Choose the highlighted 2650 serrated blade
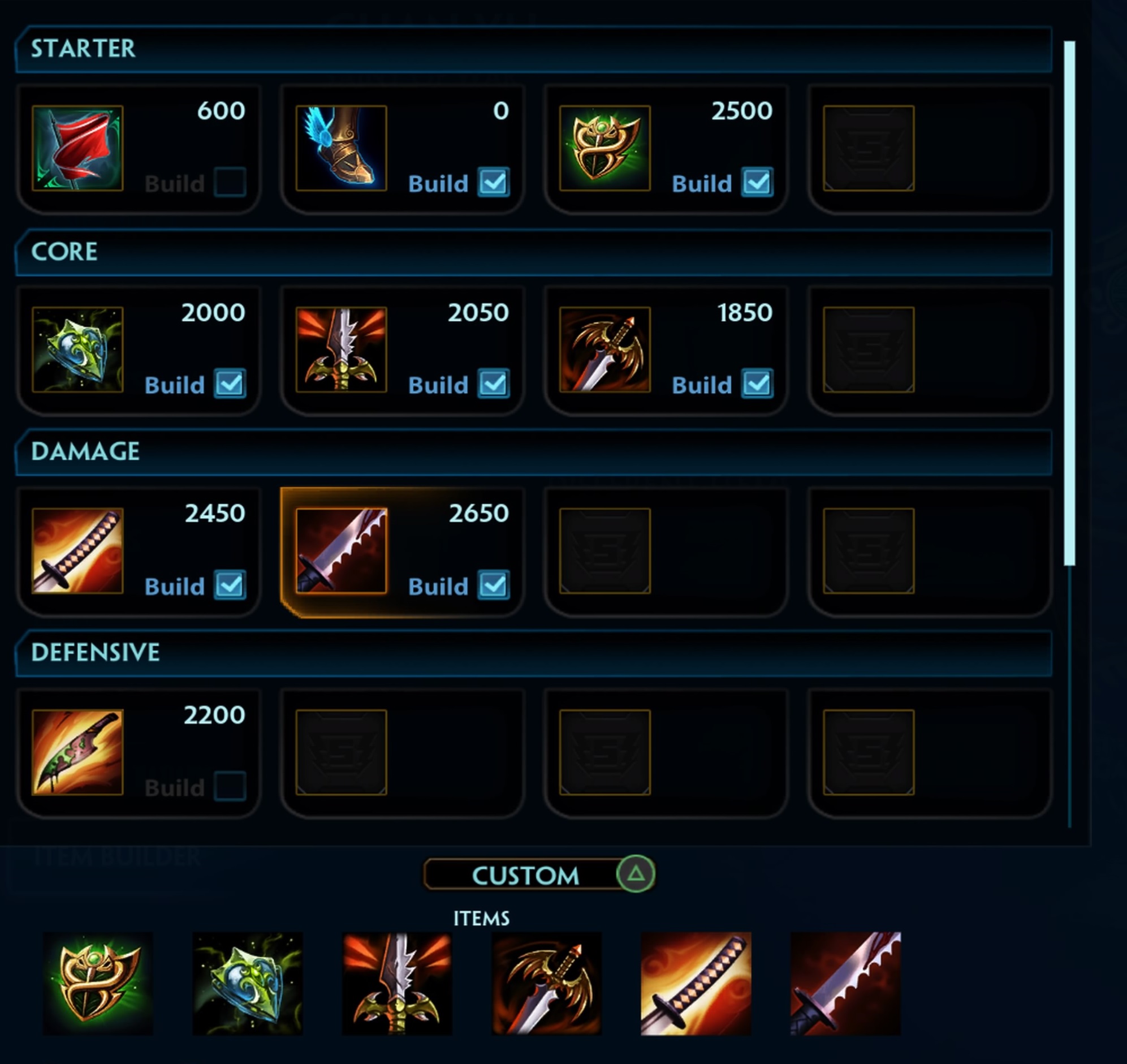 (342, 551)
